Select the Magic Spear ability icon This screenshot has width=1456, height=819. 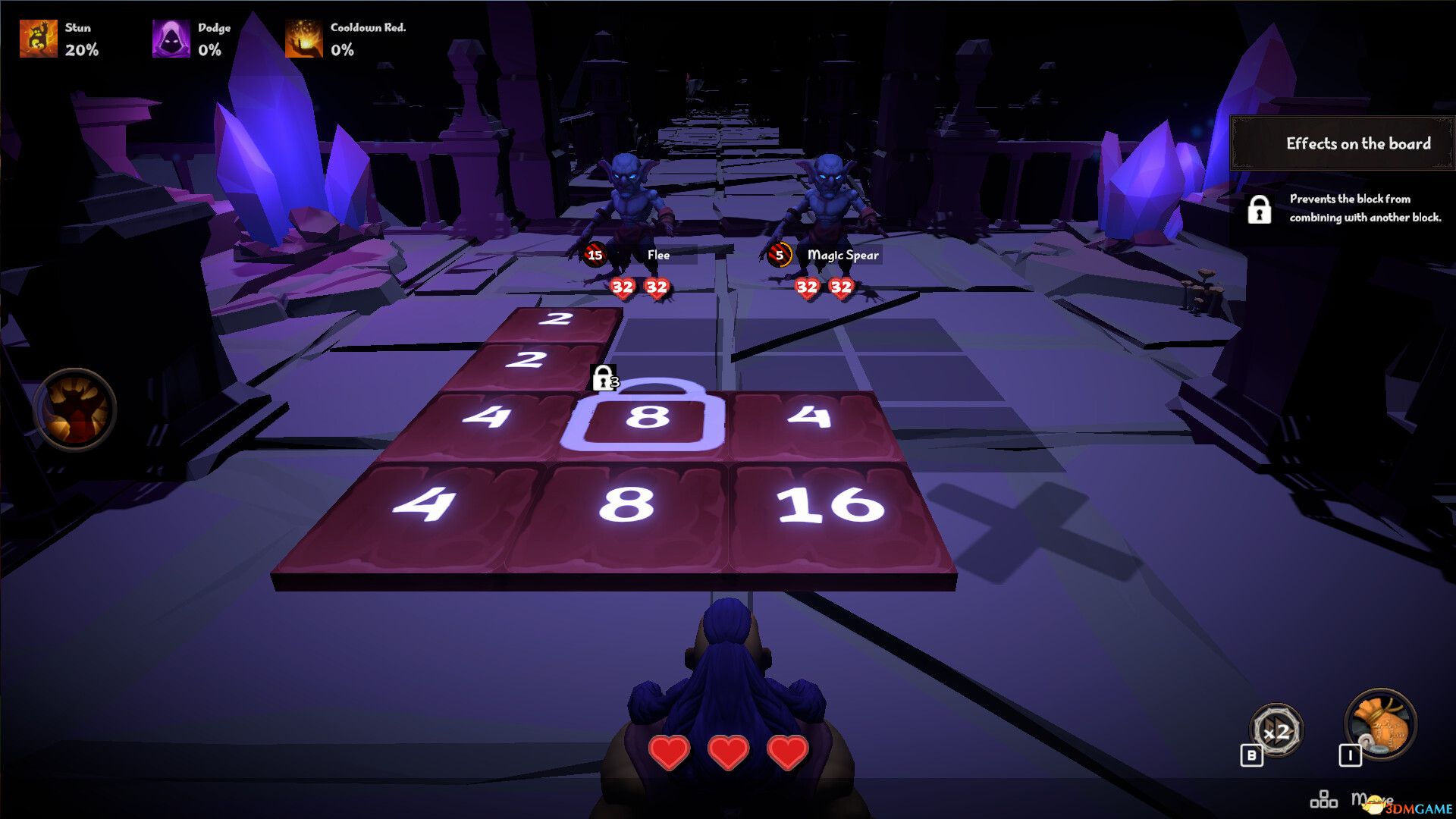pyautogui.click(x=779, y=256)
